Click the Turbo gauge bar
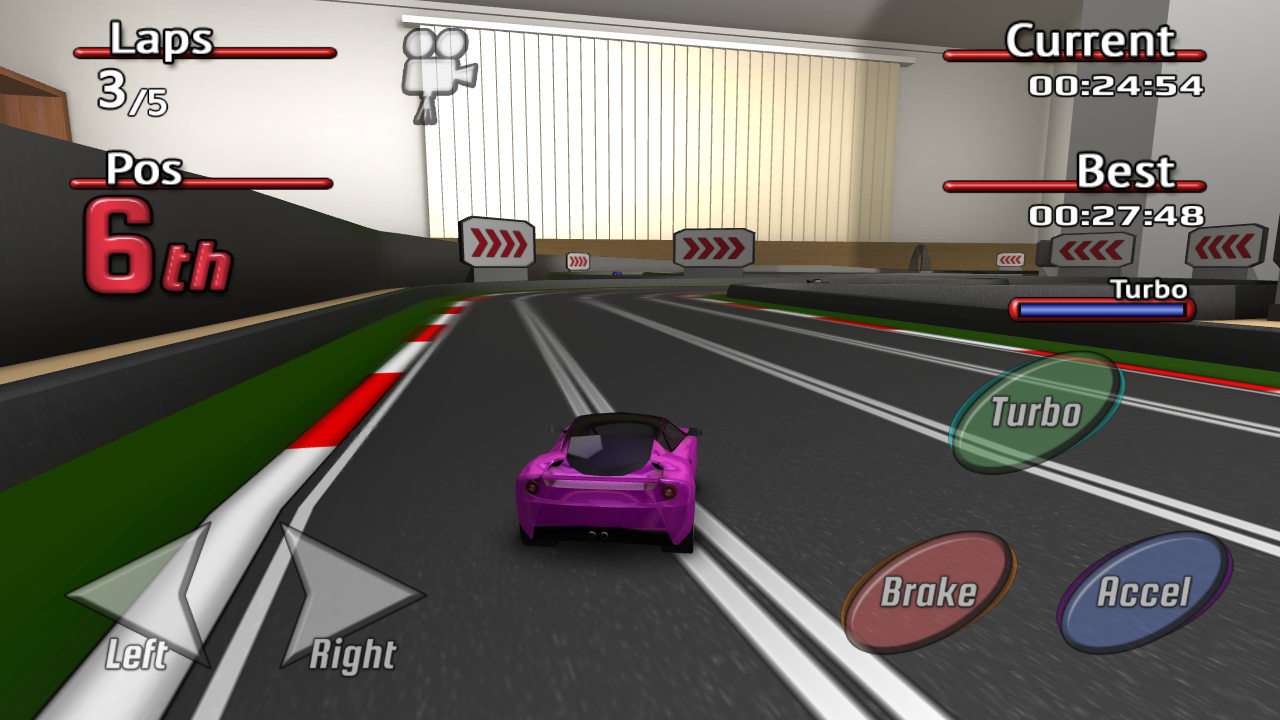The height and width of the screenshot is (720, 1280). (1100, 310)
